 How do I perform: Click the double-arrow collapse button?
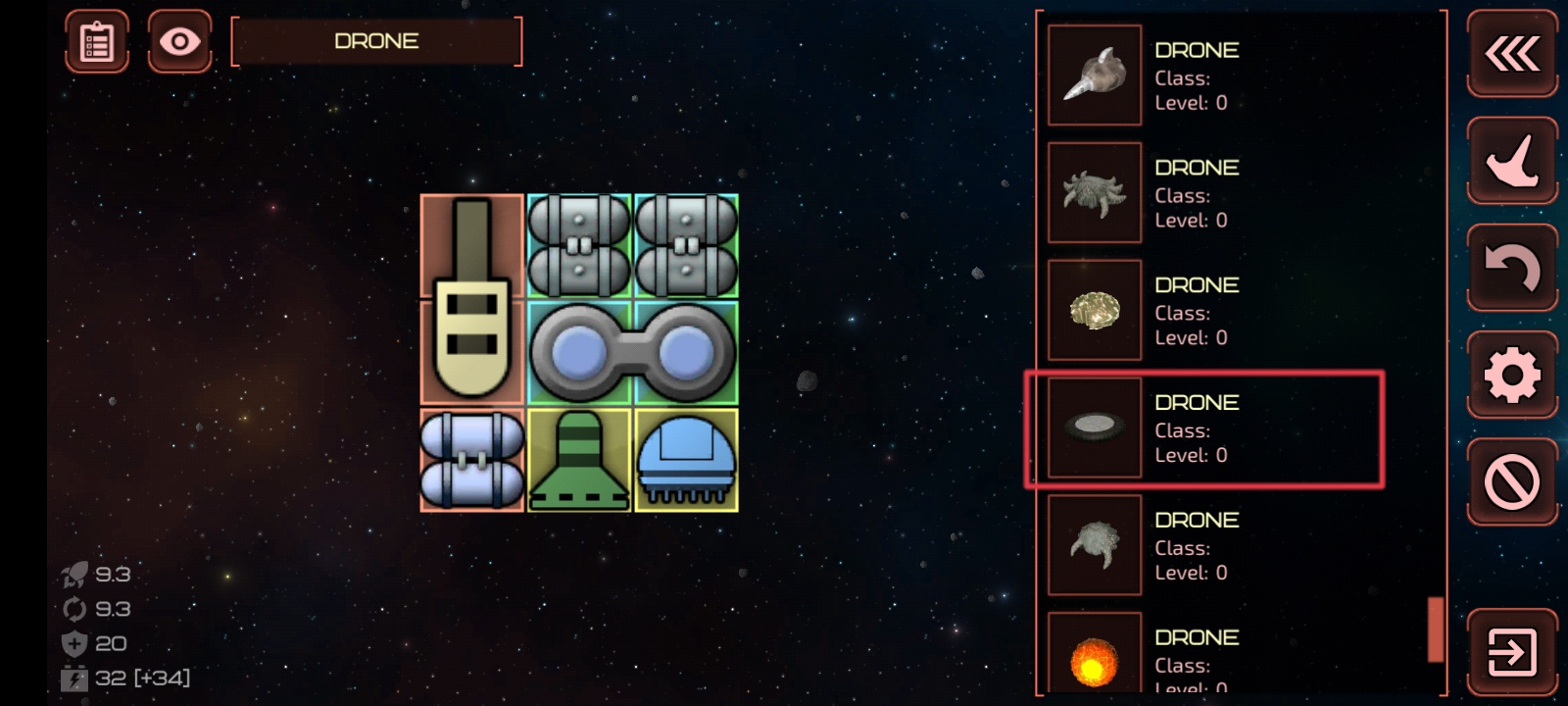pyautogui.click(x=1511, y=54)
